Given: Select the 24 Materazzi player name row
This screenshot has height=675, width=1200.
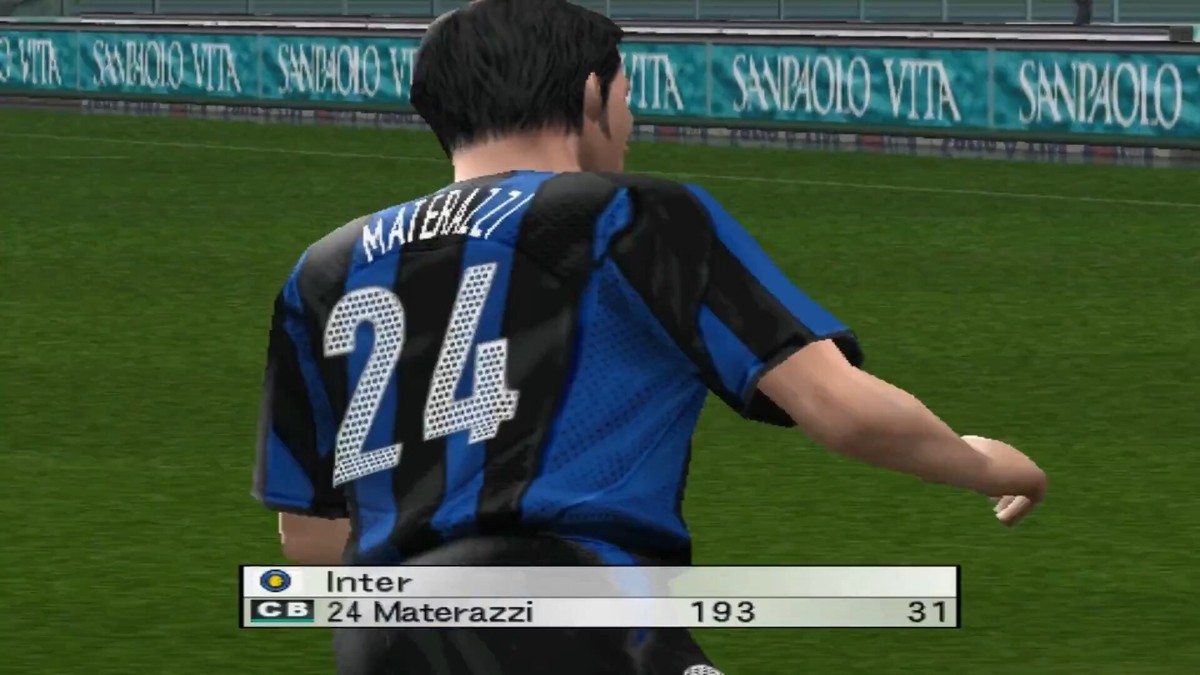Looking at the screenshot, I should click(x=430, y=612).
